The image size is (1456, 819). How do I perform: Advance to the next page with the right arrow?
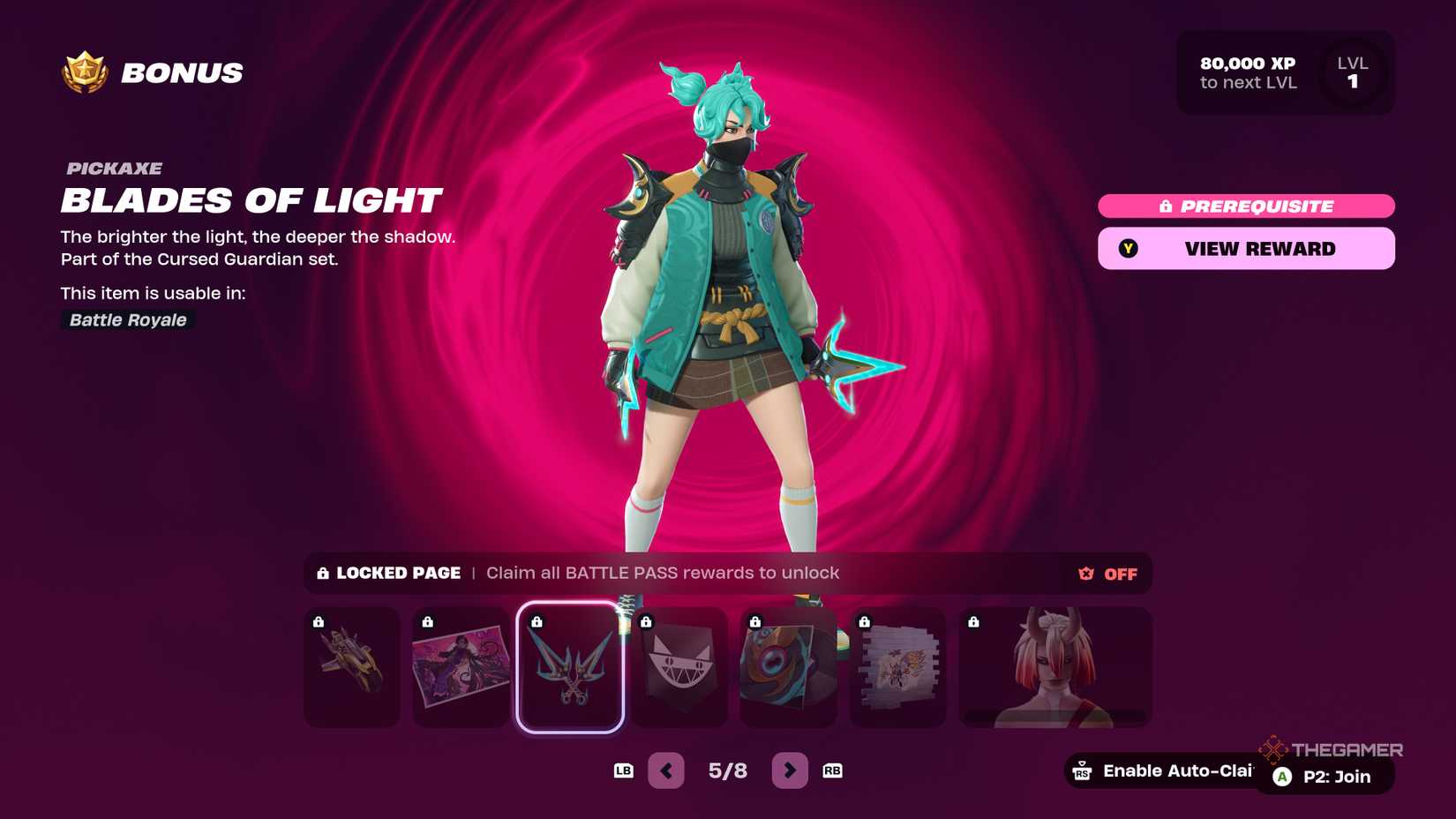pos(790,770)
